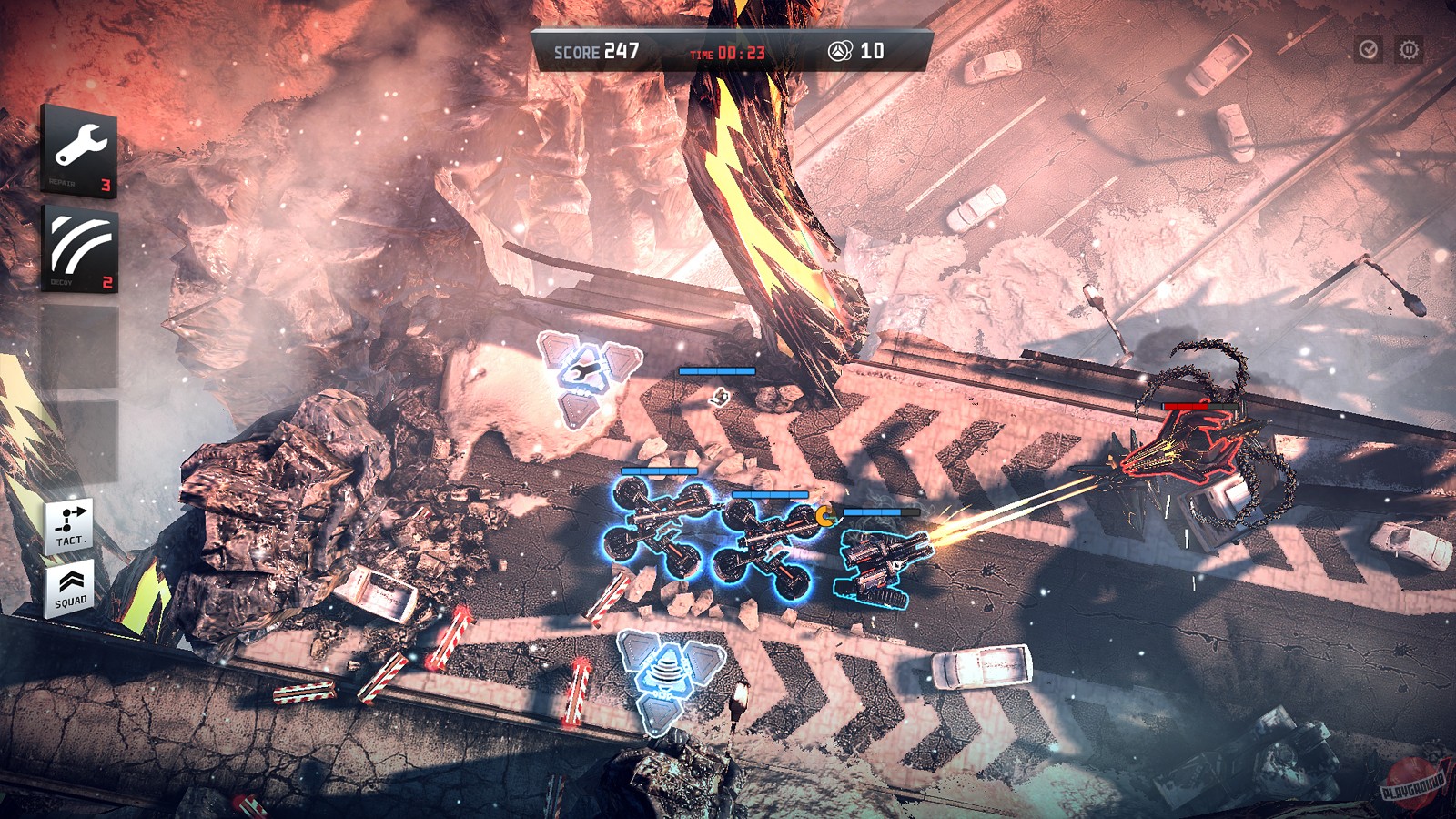Select the Decoy ability icon
This screenshot has height=819, width=1456.
pos(80,246)
